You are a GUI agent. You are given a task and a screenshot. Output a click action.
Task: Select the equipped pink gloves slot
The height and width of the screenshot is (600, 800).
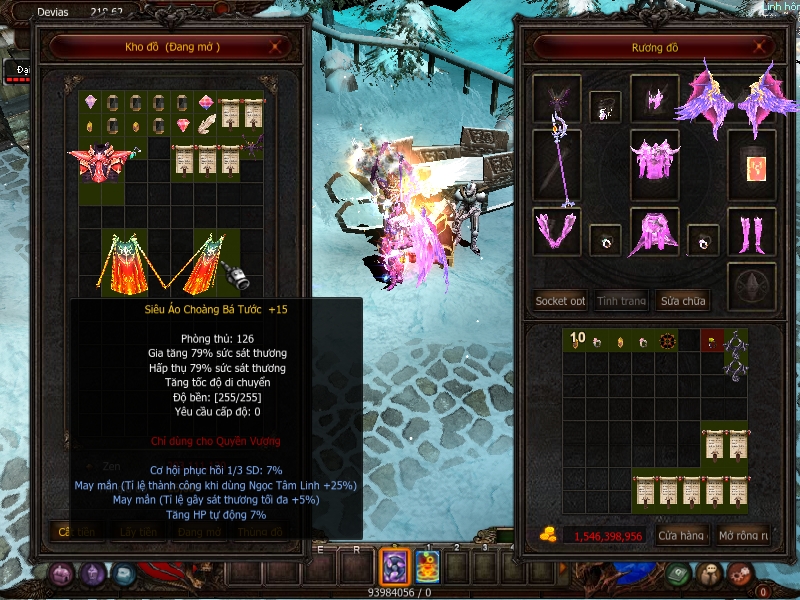click(556, 232)
